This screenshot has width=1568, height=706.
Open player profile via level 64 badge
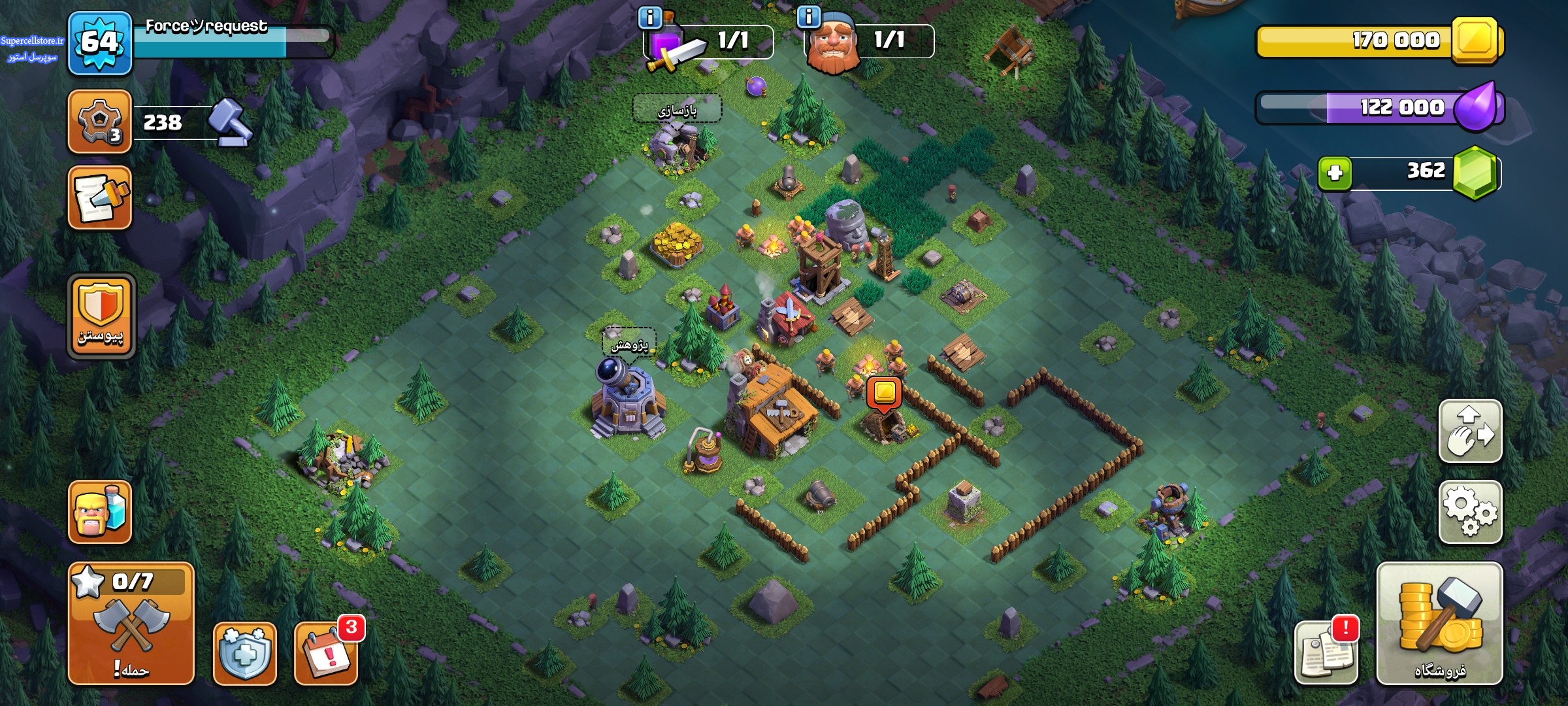coord(100,43)
